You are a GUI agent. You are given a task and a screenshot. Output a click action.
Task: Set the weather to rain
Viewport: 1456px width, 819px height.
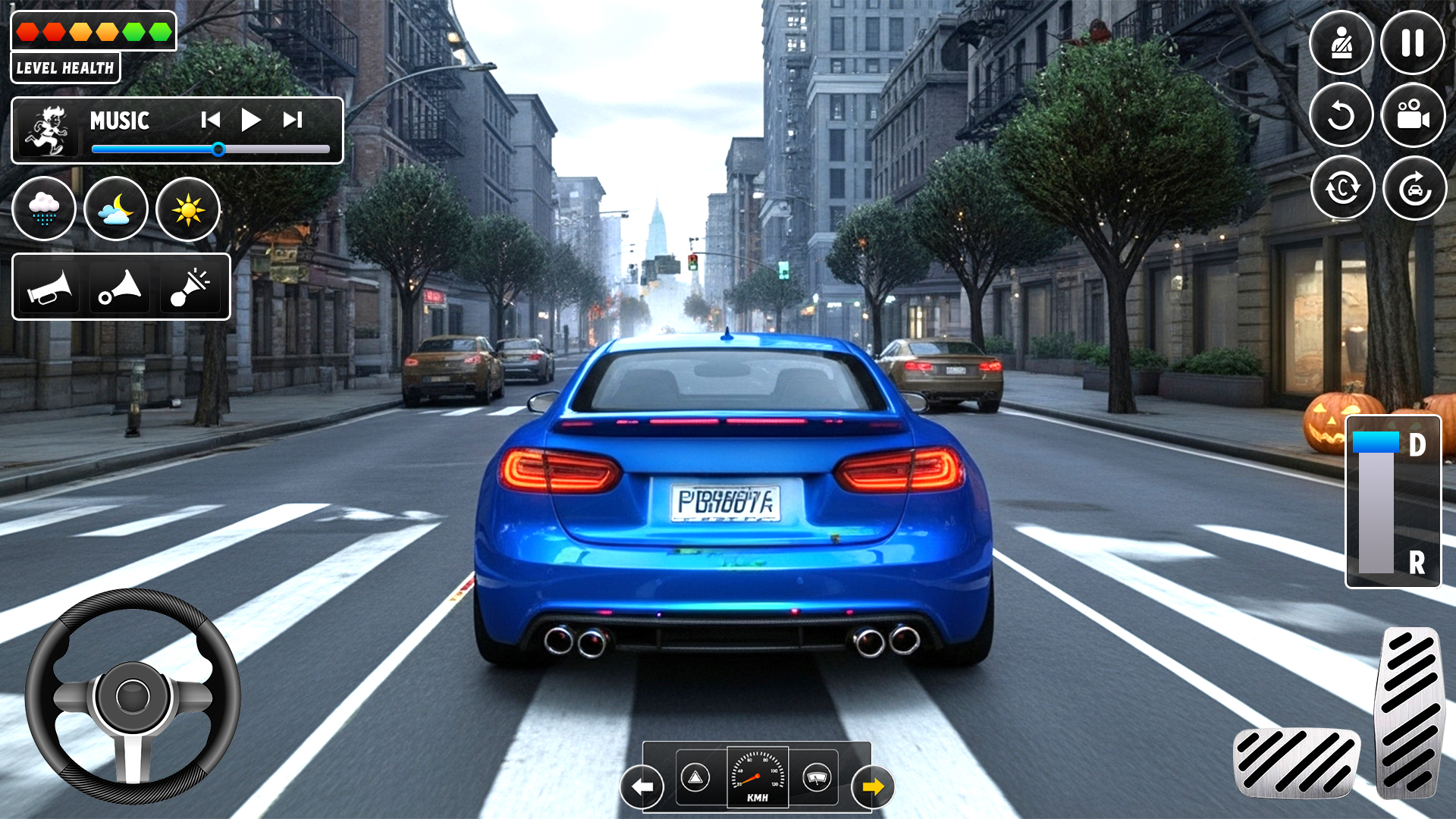[x=44, y=209]
